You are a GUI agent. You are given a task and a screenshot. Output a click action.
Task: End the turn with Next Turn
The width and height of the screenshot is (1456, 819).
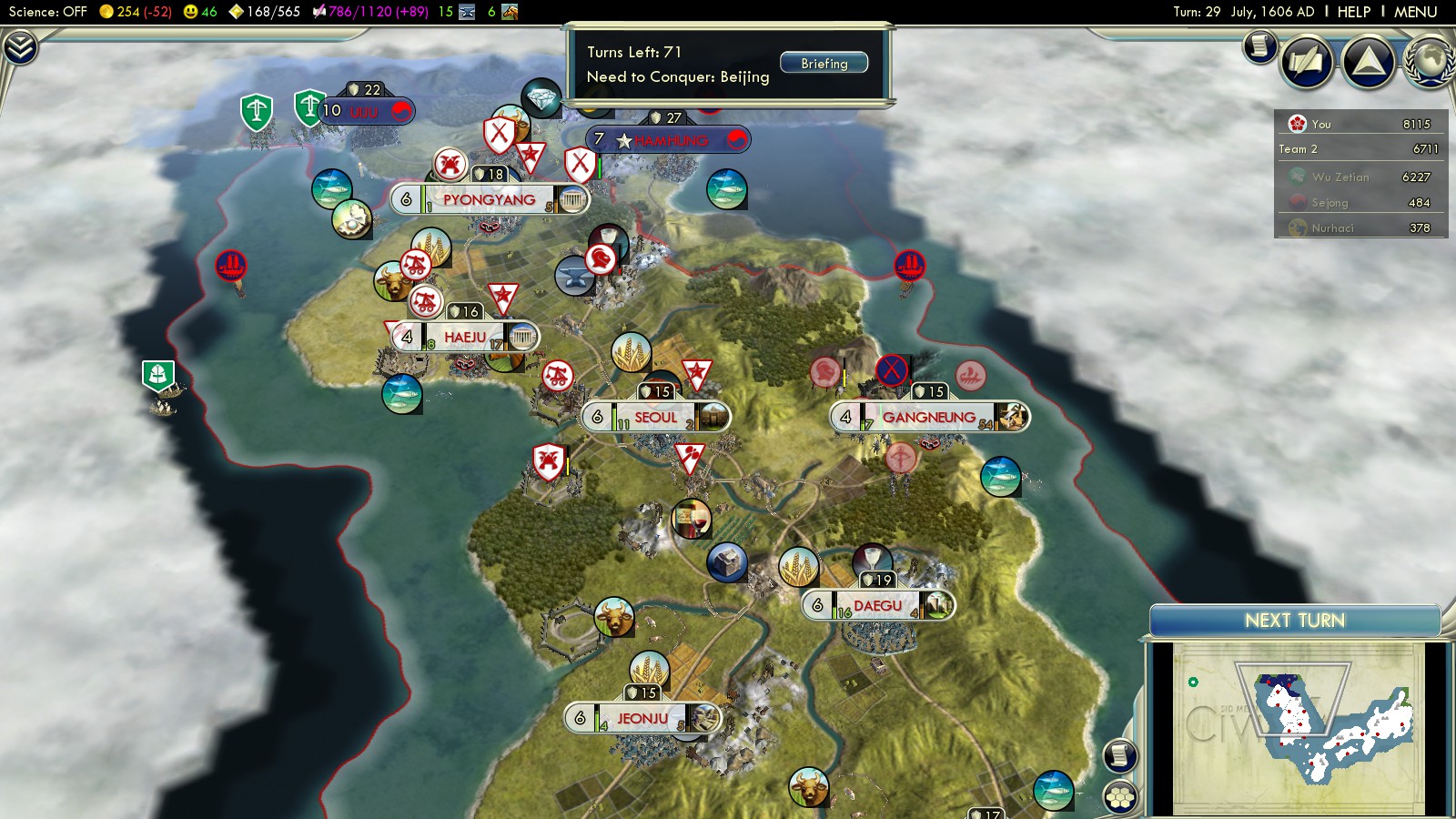pyautogui.click(x=1294, y=621)
